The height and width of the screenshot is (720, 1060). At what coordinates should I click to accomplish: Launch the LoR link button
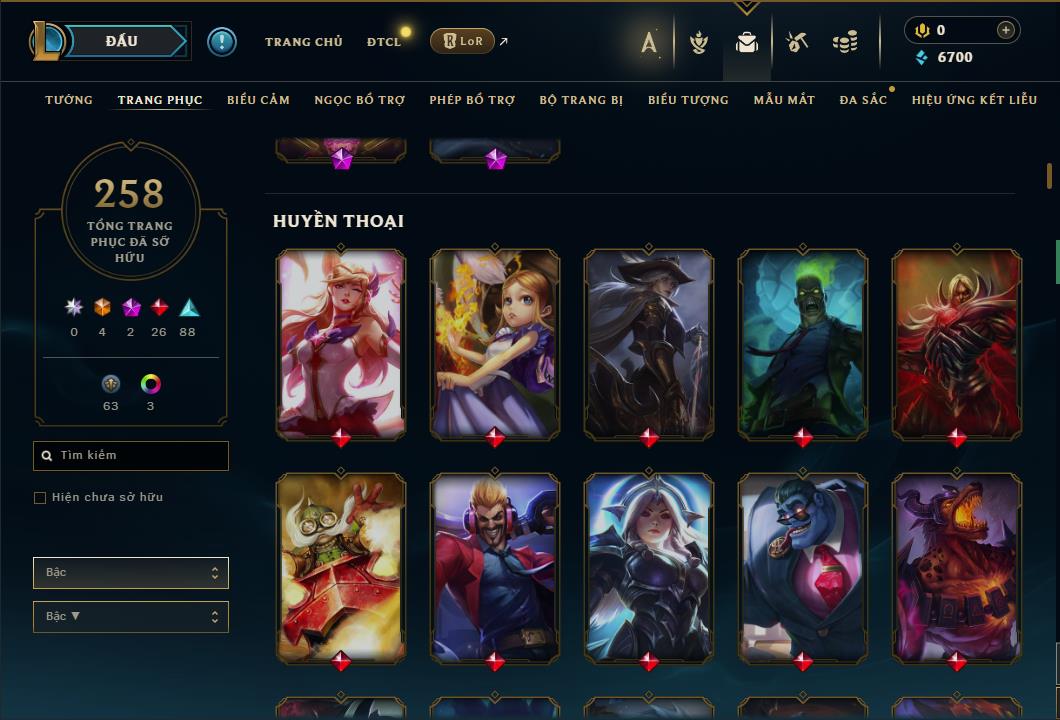pyautogui.click(x=462, y=41)
